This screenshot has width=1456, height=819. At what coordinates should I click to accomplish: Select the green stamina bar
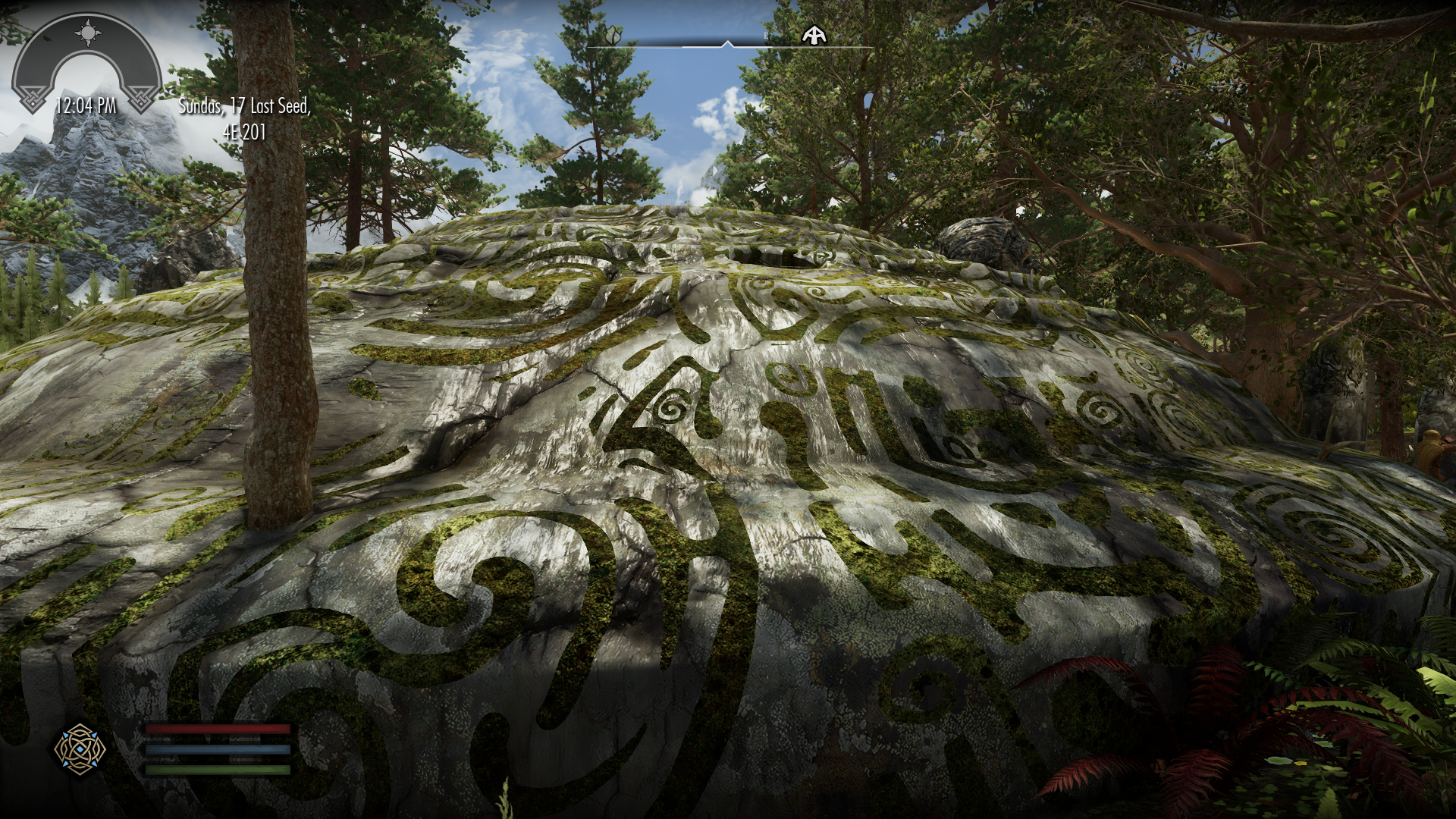tap(218, 771)
